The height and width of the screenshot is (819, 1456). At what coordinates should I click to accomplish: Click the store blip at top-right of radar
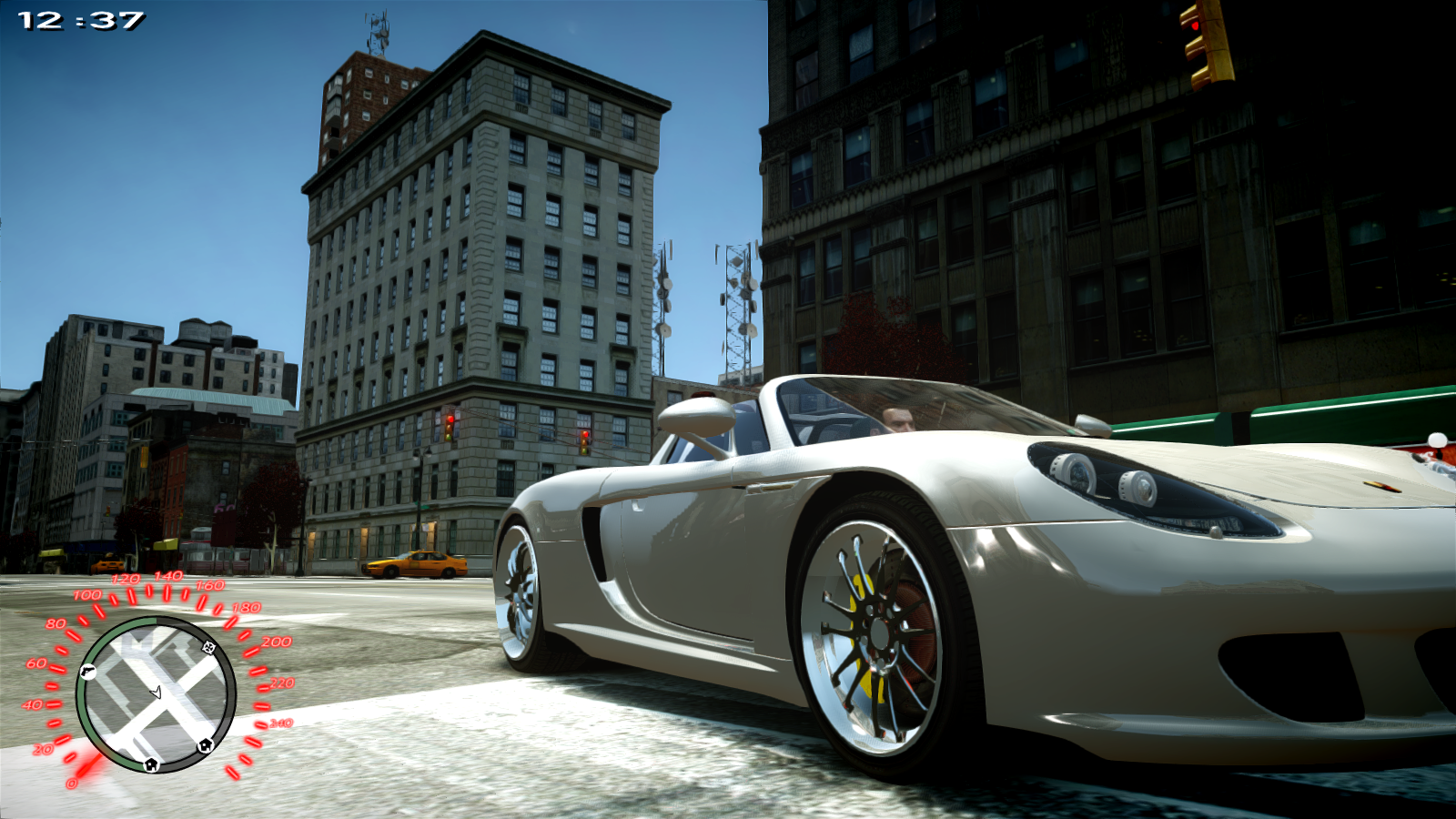pos(208,648)
